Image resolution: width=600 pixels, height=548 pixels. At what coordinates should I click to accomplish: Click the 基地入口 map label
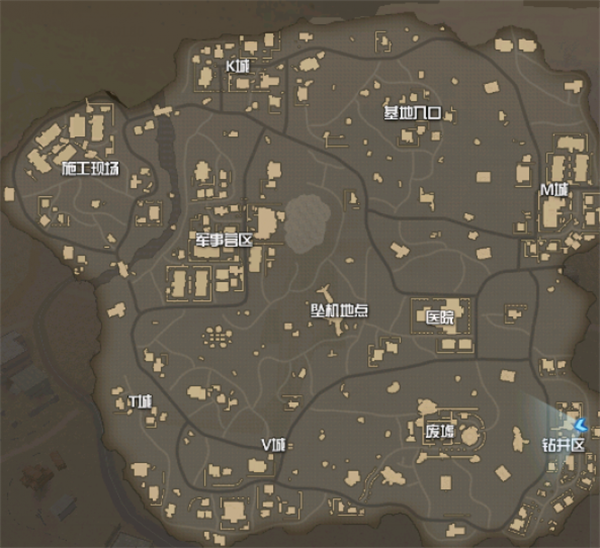click(412, 112)
